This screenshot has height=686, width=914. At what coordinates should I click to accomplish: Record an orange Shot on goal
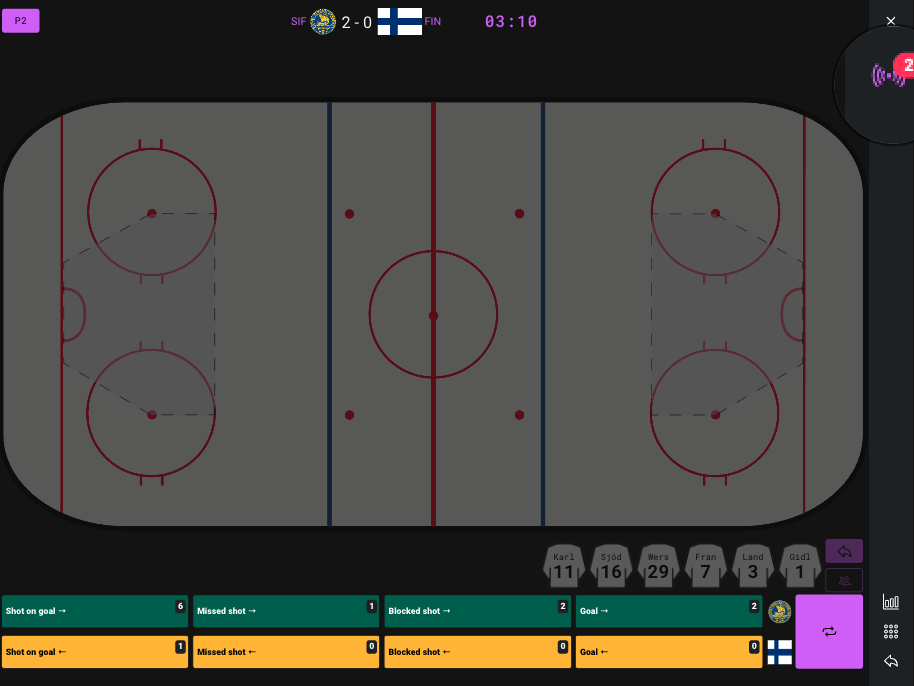click(x=94, y=652)
